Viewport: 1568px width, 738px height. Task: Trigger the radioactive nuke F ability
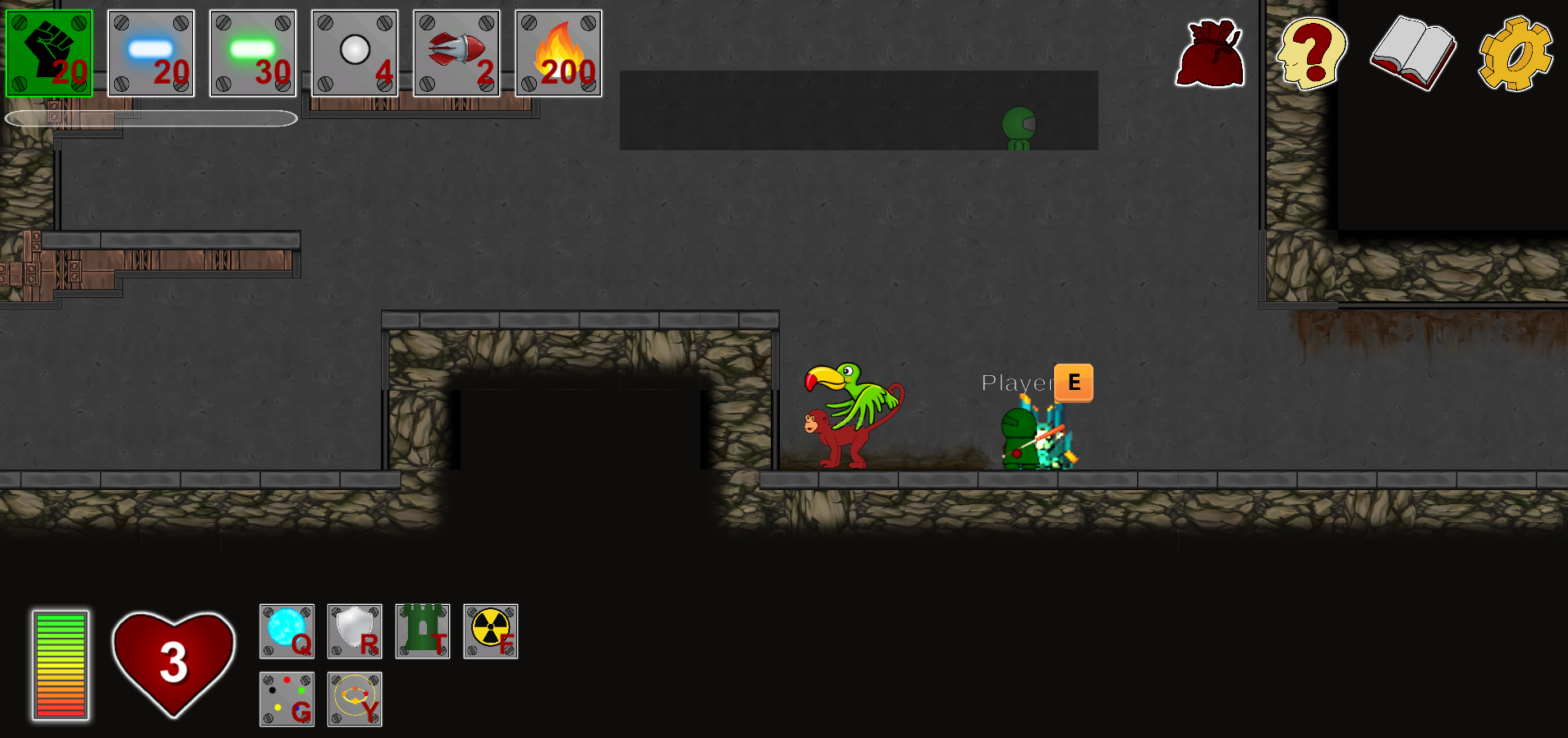pos(490,631)
